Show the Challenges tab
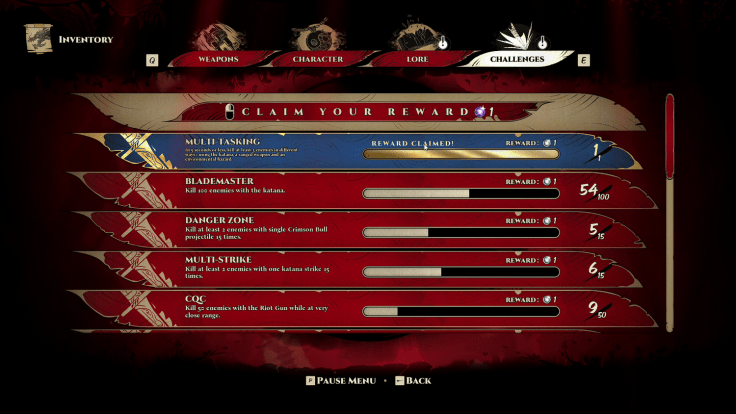The height and width of the screenshot is (414, 736). point(517,59)
